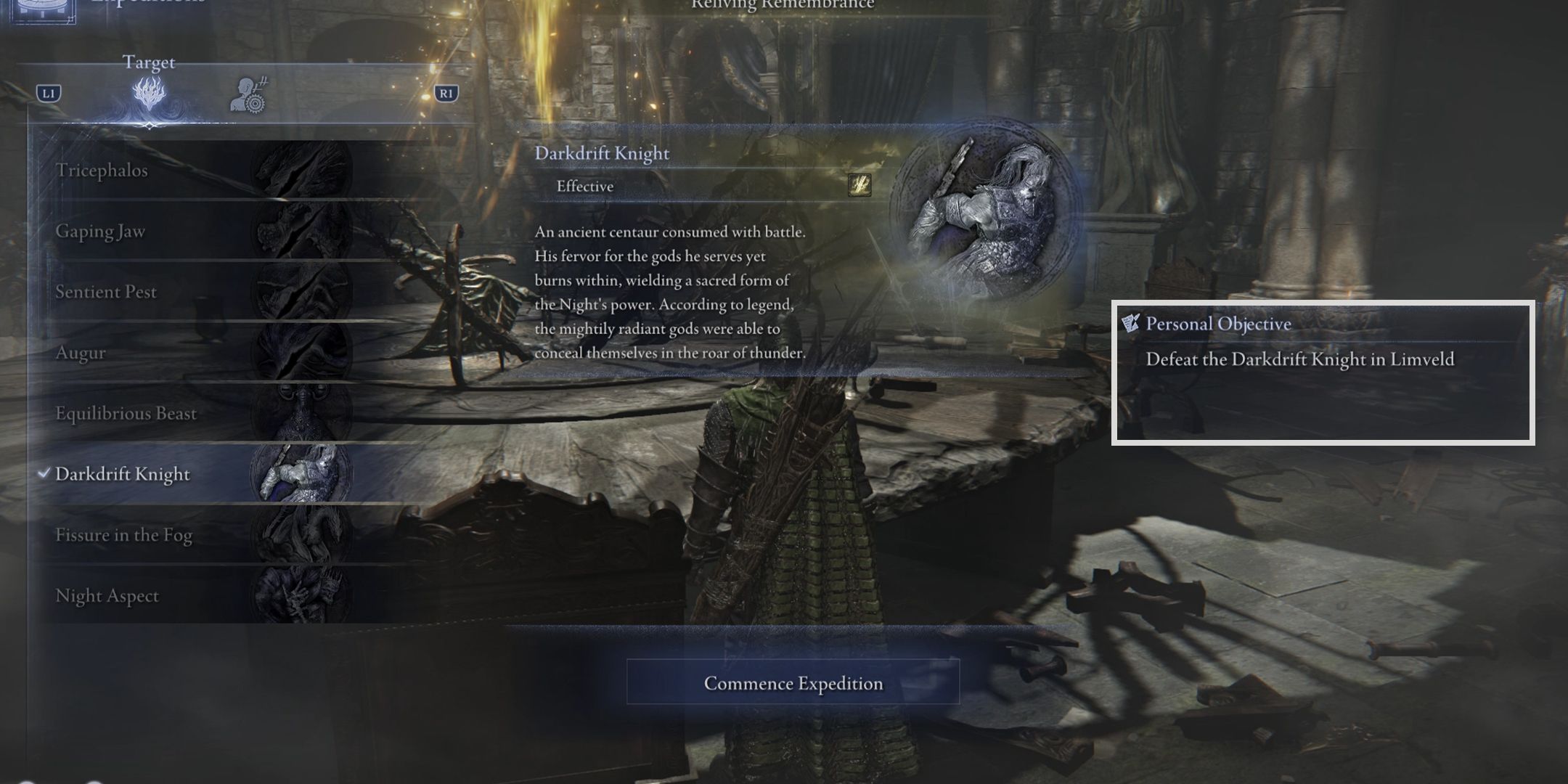Open the matchmaking settings tab with gear icon
The image size is (1568, 784).
click(x=250, y=96)
